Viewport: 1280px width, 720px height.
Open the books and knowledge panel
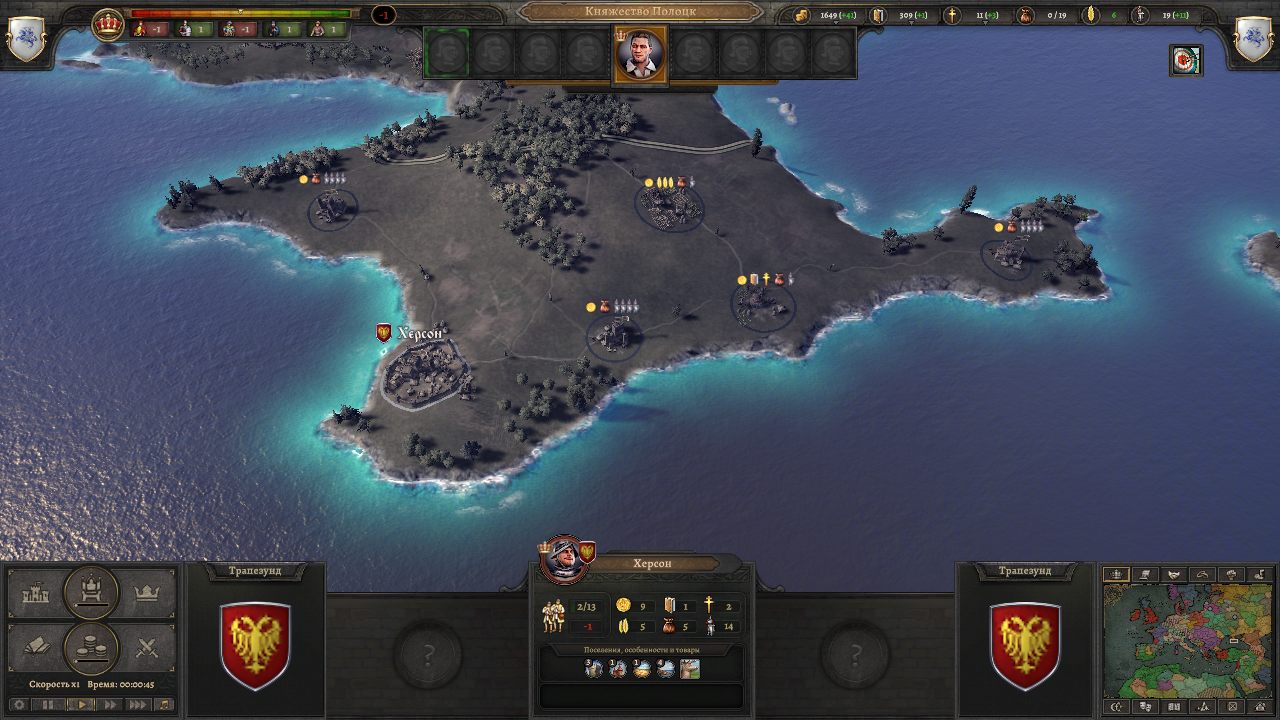pyautogui.click(x=36, y=645)
